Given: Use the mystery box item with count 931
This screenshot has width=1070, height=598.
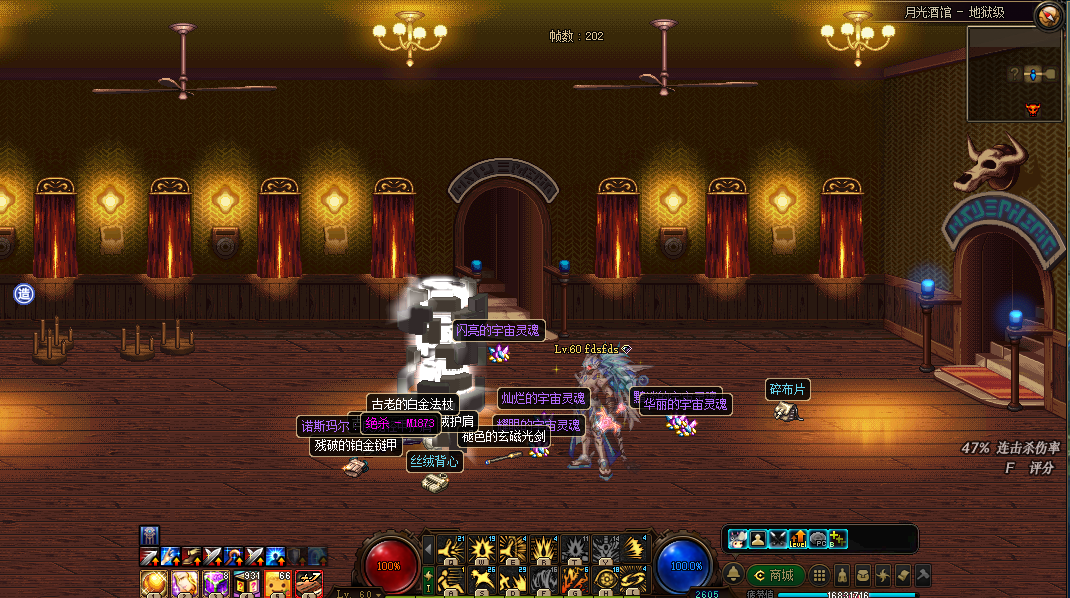Looking at the screenshot, I should coord(246,582).
